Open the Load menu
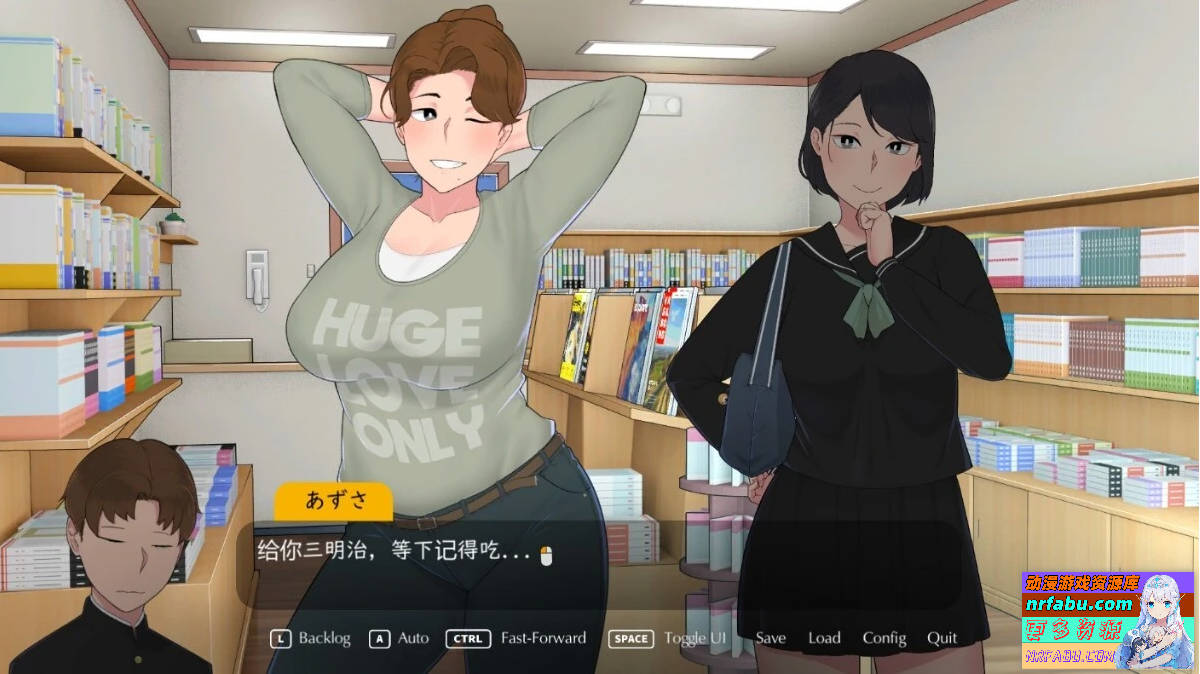 [824, 638]
